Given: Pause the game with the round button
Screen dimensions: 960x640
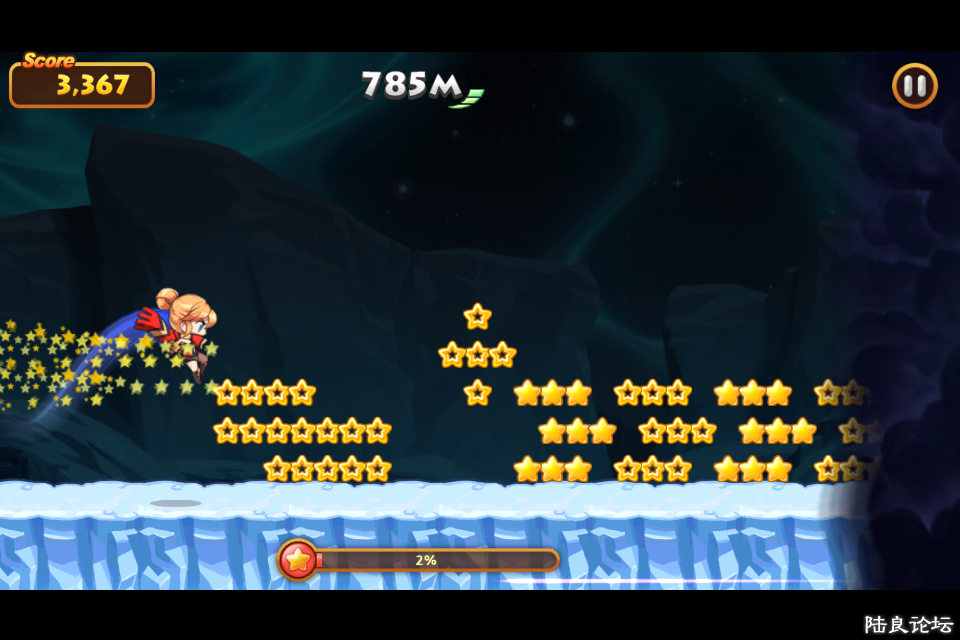Looking at the screenshot, I should pyautogui.click(x=914, y=86).
